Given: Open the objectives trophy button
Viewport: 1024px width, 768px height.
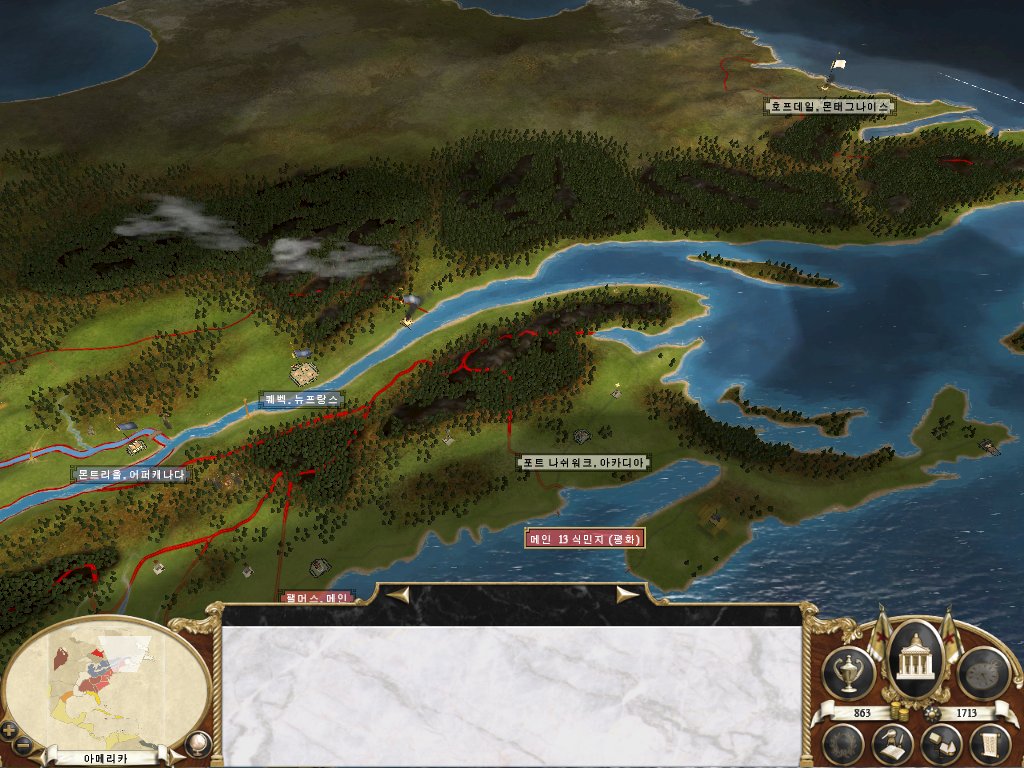Looking at the screenshot, I should (848, 673).
